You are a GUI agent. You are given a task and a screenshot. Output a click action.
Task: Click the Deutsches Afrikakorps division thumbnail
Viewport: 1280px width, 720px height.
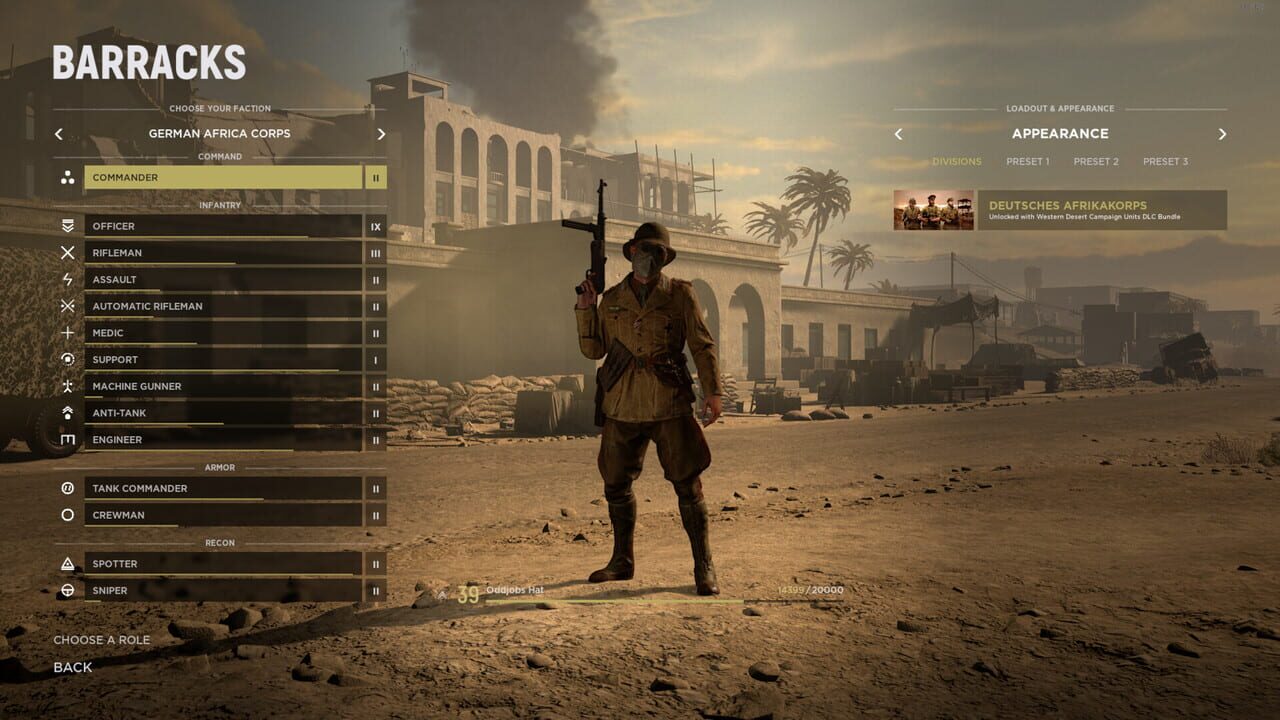coord(932,213)
